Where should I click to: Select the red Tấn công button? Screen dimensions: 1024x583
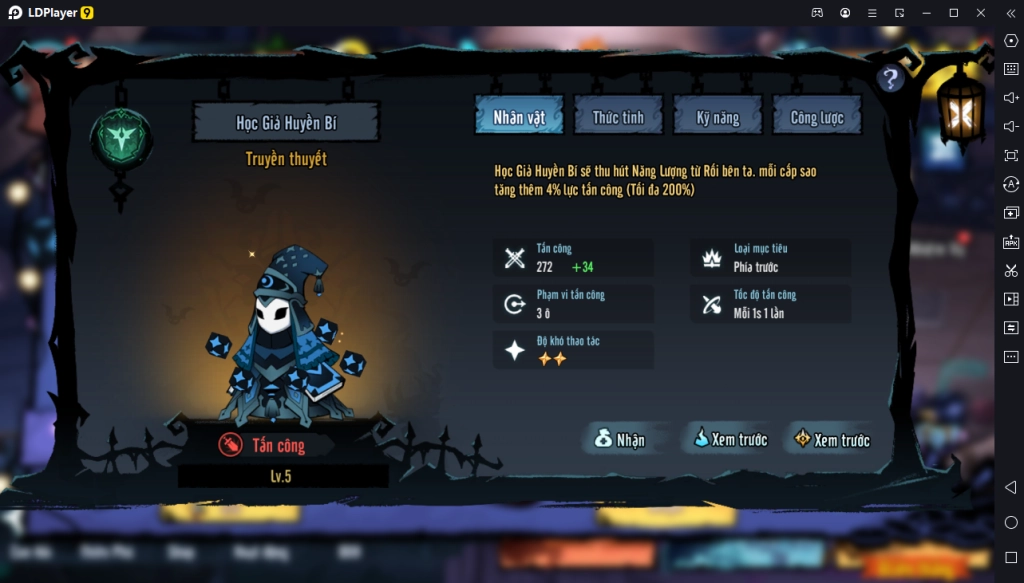264,445
